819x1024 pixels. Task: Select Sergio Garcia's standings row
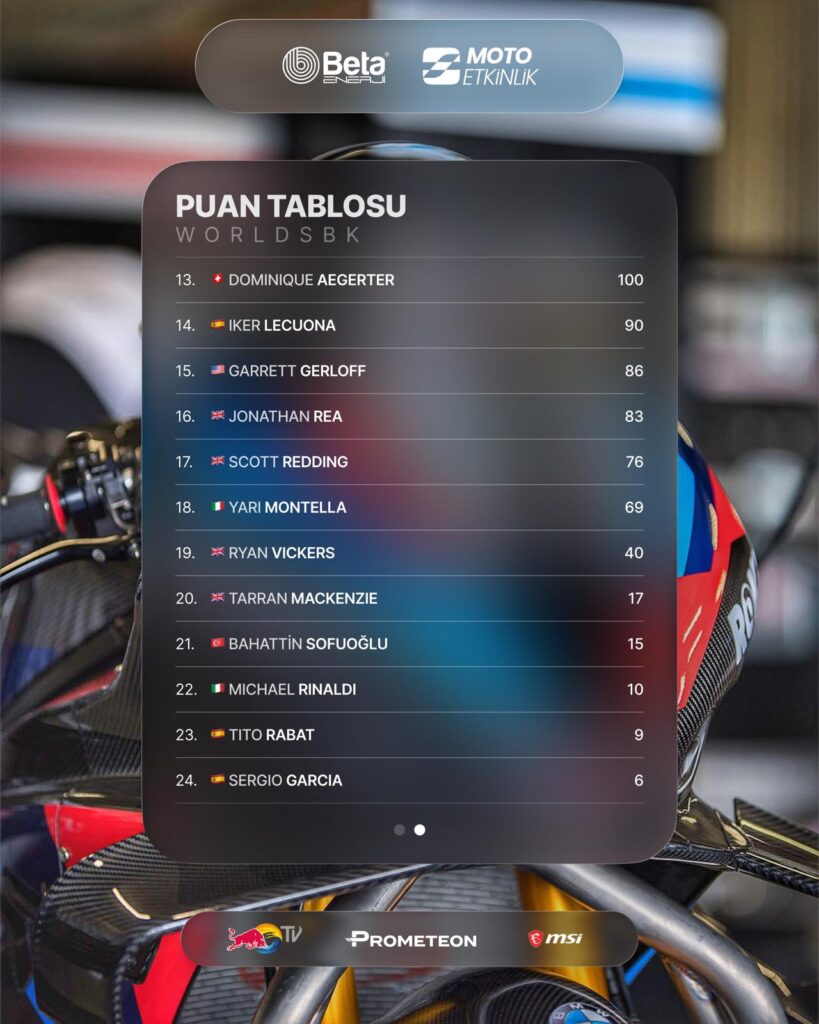409,780
